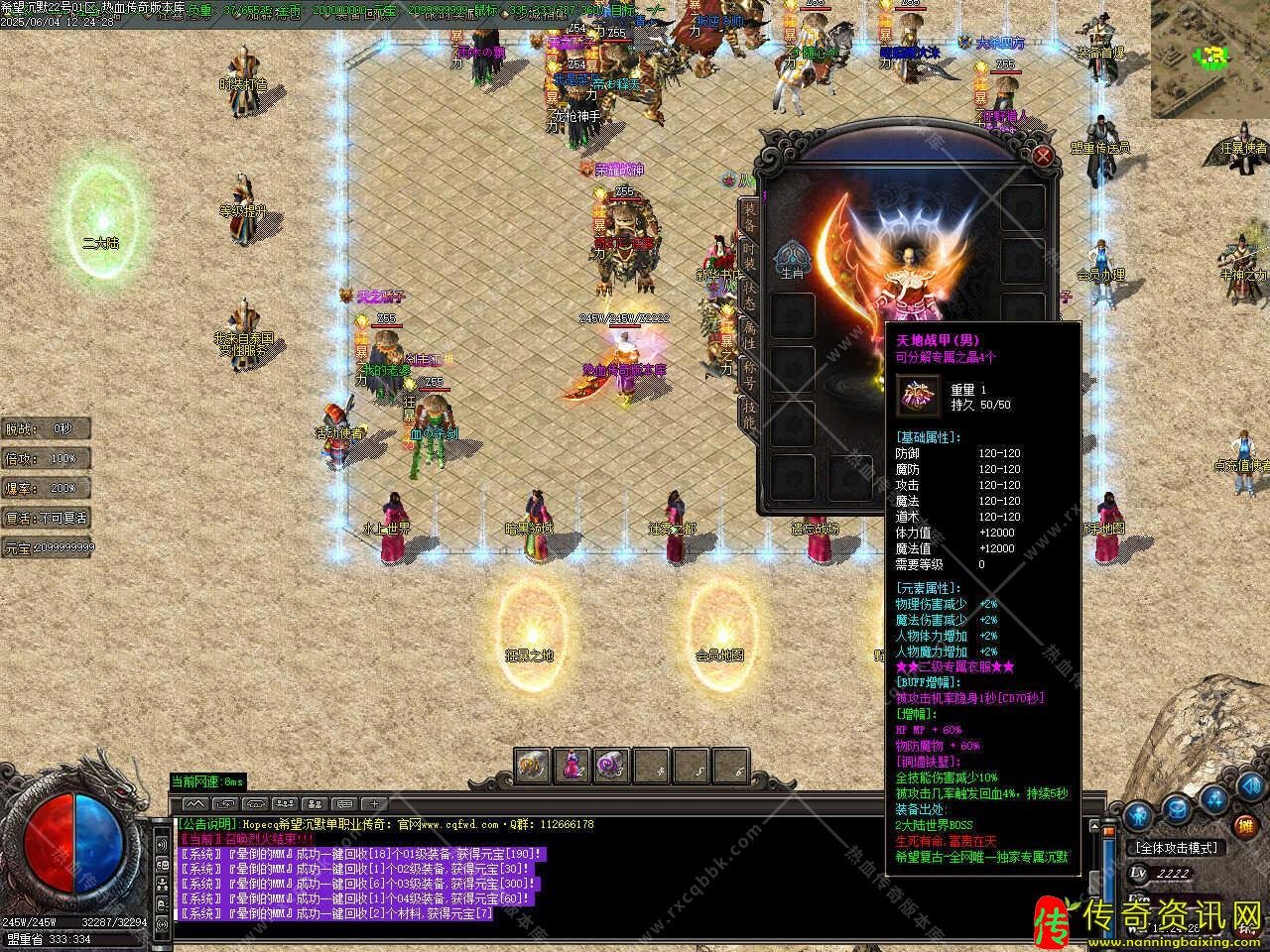The image size is (1270, 952).
Task: Open the character button with the figure icon
Action: point(1140,813)
